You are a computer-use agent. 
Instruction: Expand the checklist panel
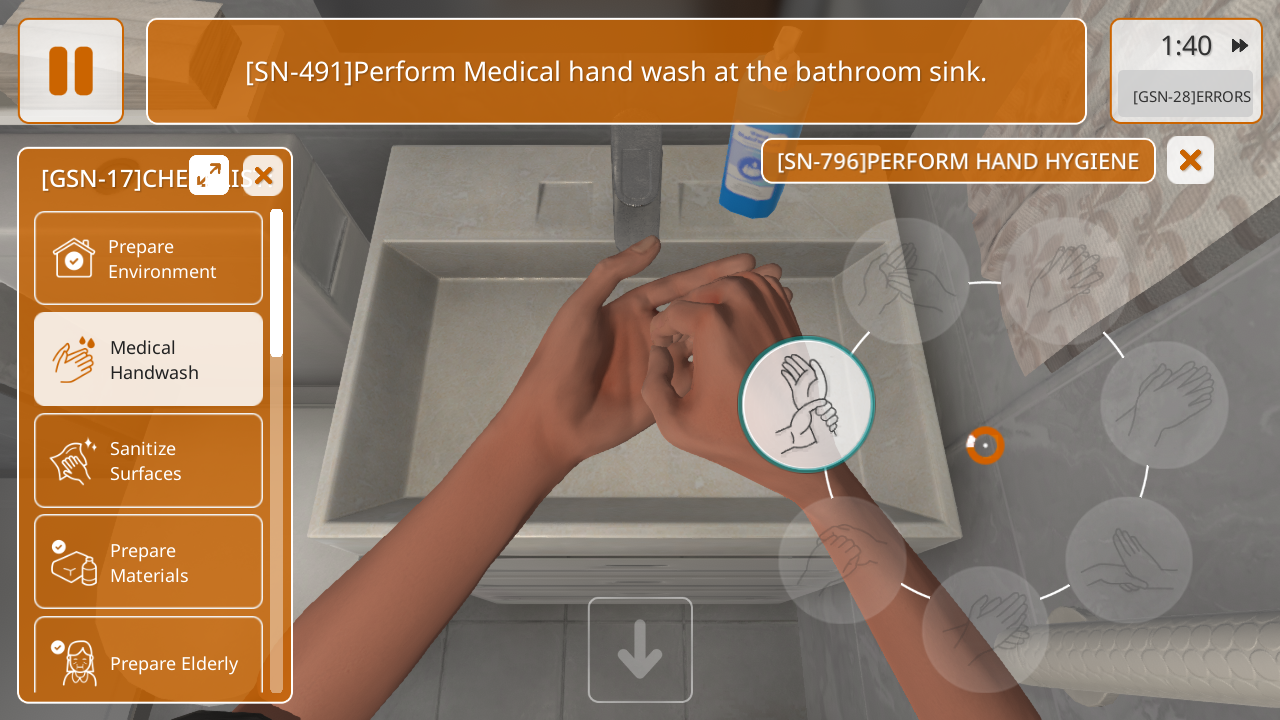(x=209, y=175)
